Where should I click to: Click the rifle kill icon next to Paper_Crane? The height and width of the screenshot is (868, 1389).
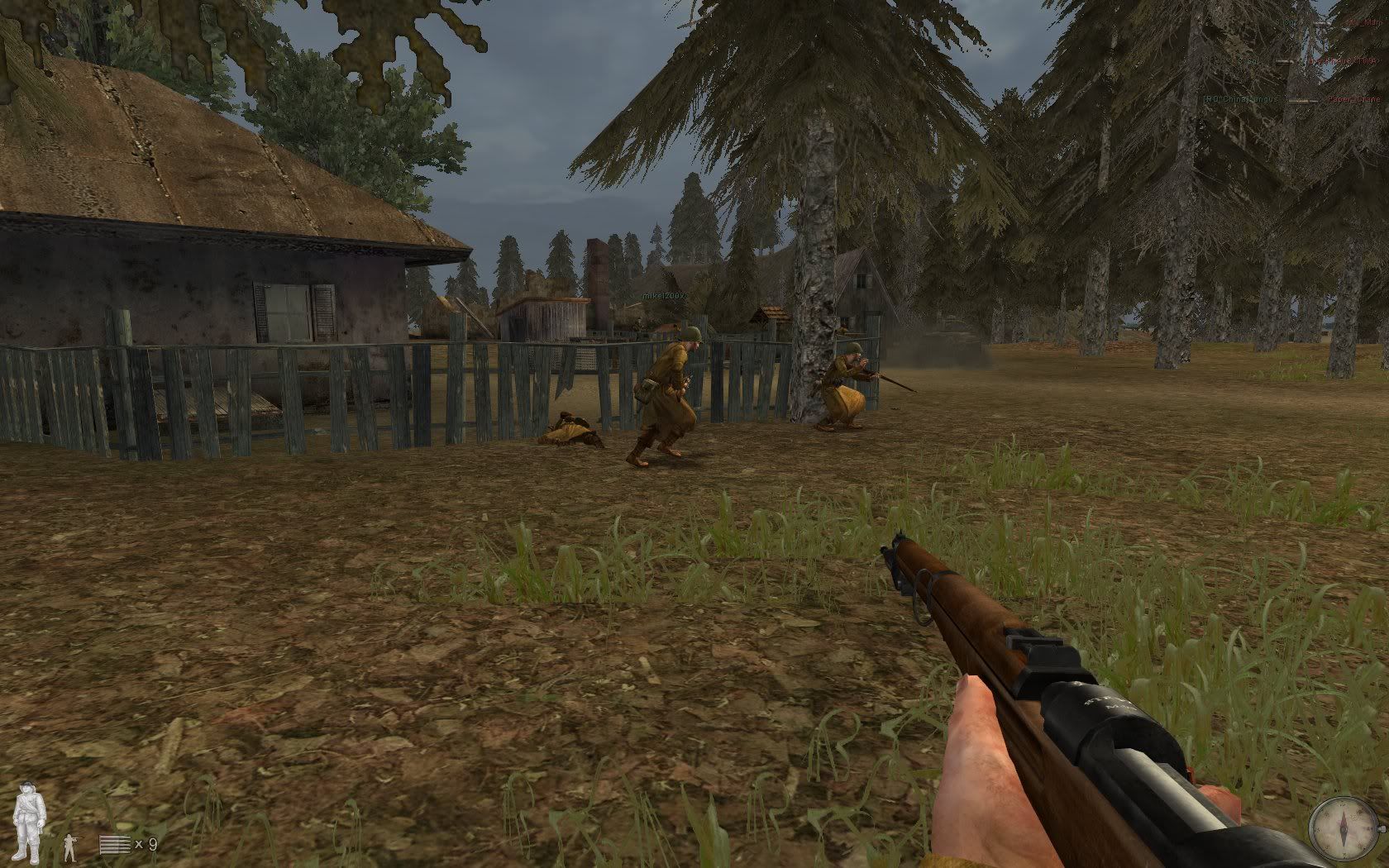pos(1302,100)
